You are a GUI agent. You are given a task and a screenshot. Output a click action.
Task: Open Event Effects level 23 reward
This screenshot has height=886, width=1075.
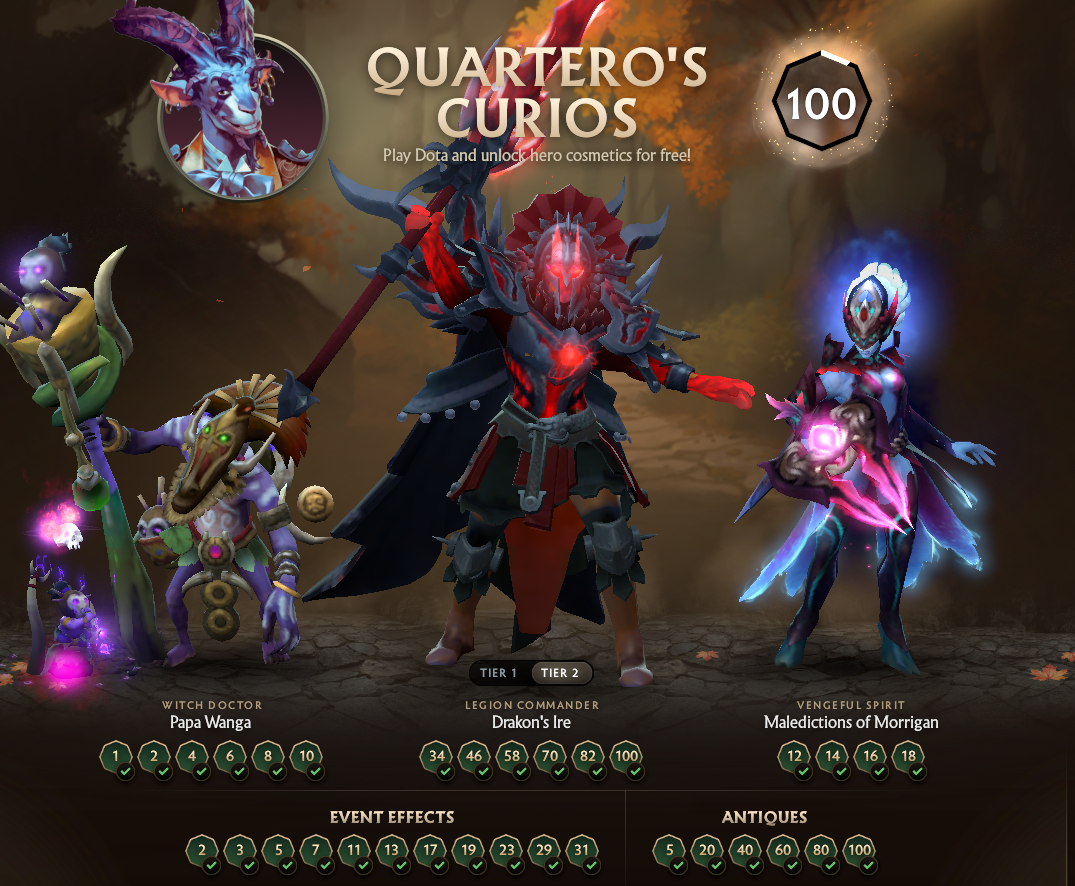[x=506, y=851]
